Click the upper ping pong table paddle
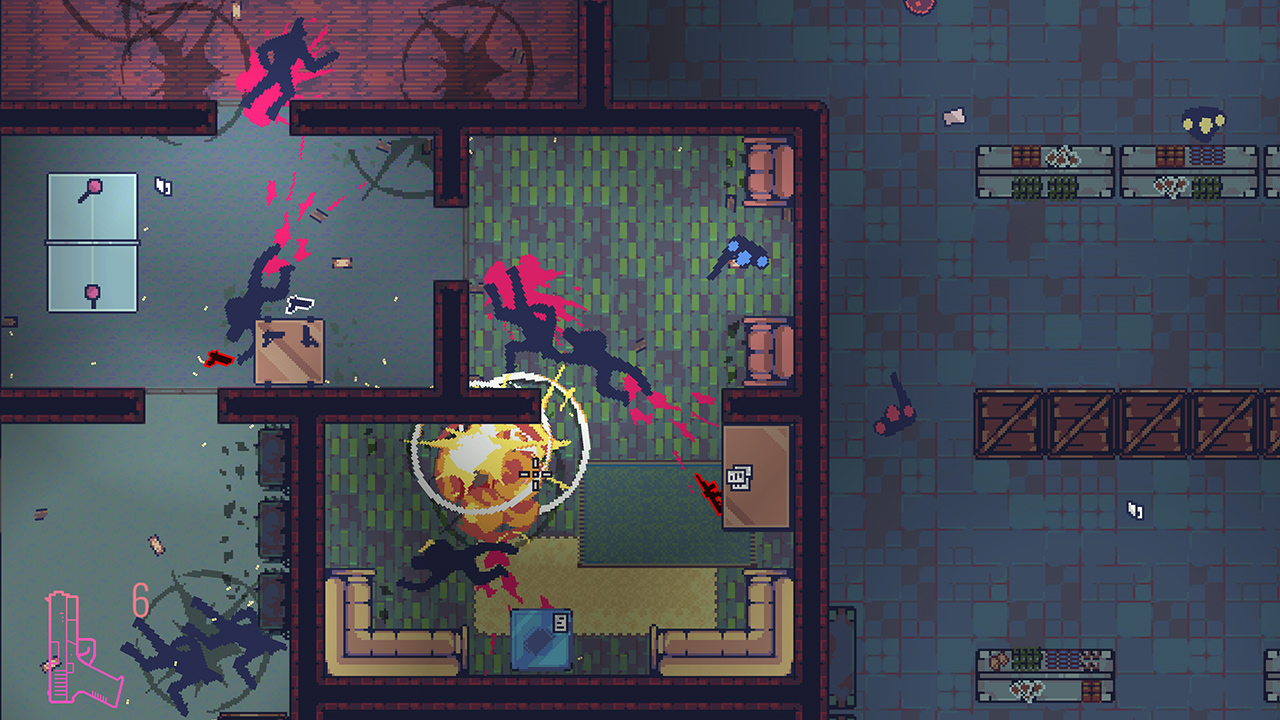 [92, 188]
